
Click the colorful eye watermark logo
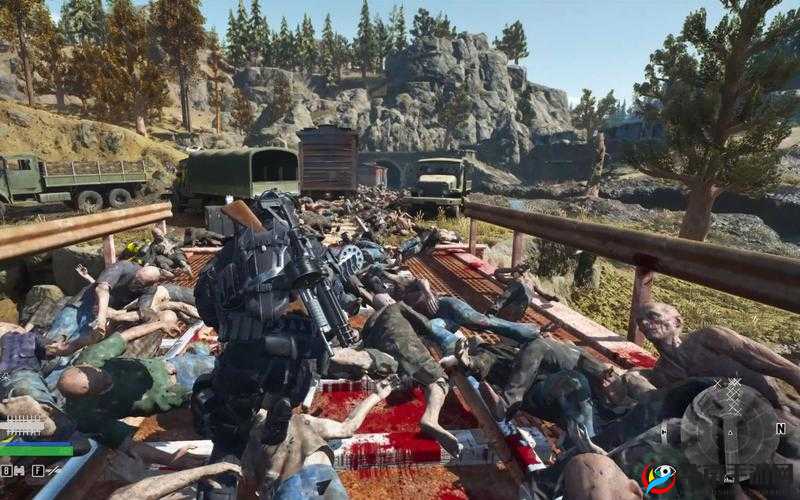point(657,478)
